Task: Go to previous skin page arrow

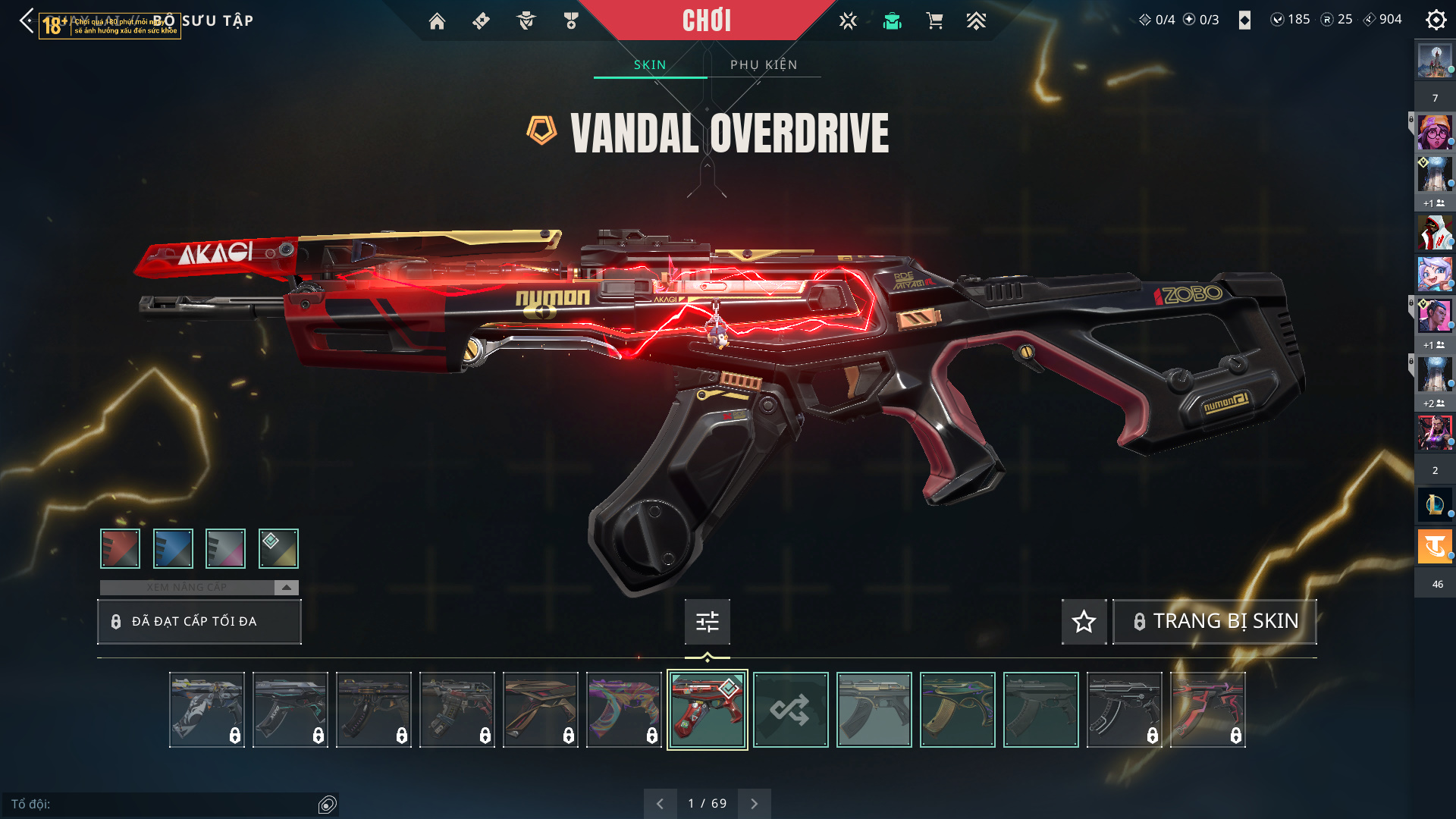Action: pyautogui.click(x=660, y=804)
